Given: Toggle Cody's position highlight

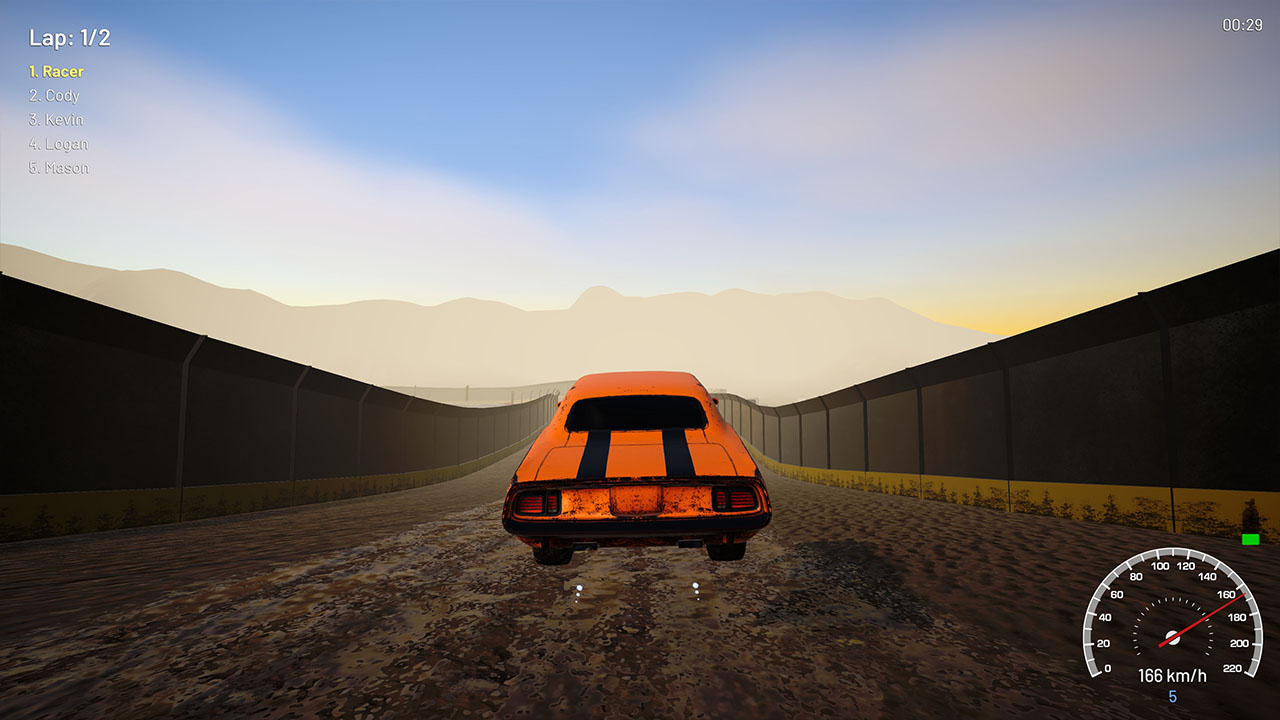Looking at the screenshot, I should point(56,95).
